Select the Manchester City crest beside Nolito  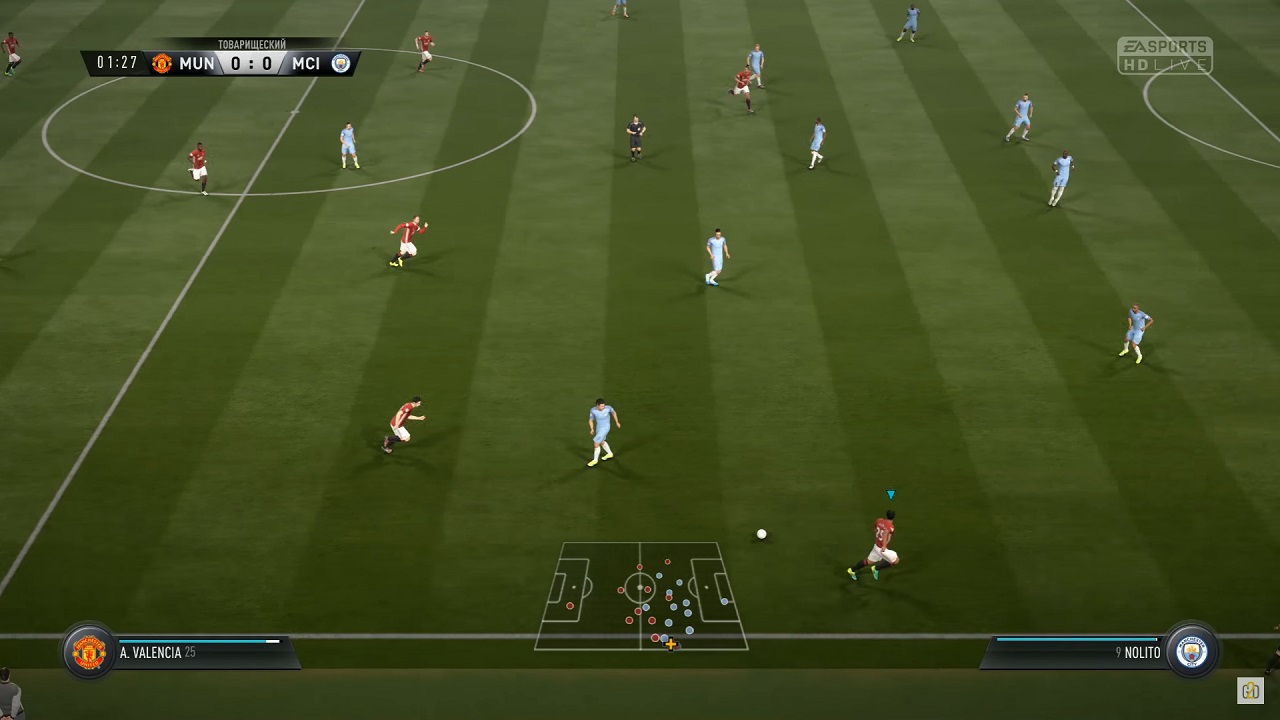click(x=1192, y=652)
